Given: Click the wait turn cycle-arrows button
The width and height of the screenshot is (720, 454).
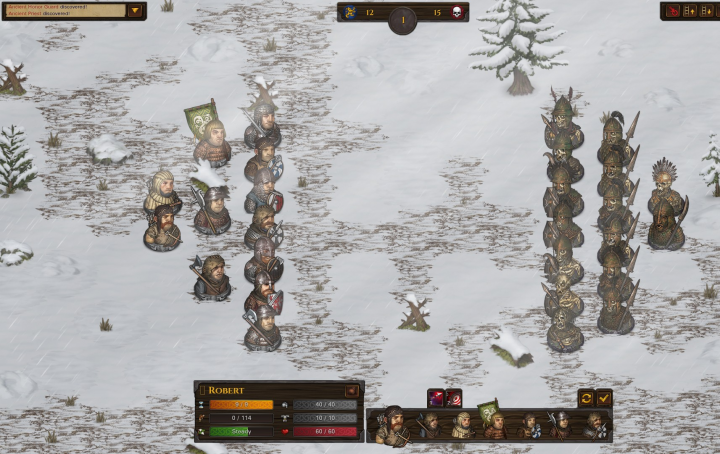Looking at the screenshot, I should pyautogui.click(x=587, y=397).
